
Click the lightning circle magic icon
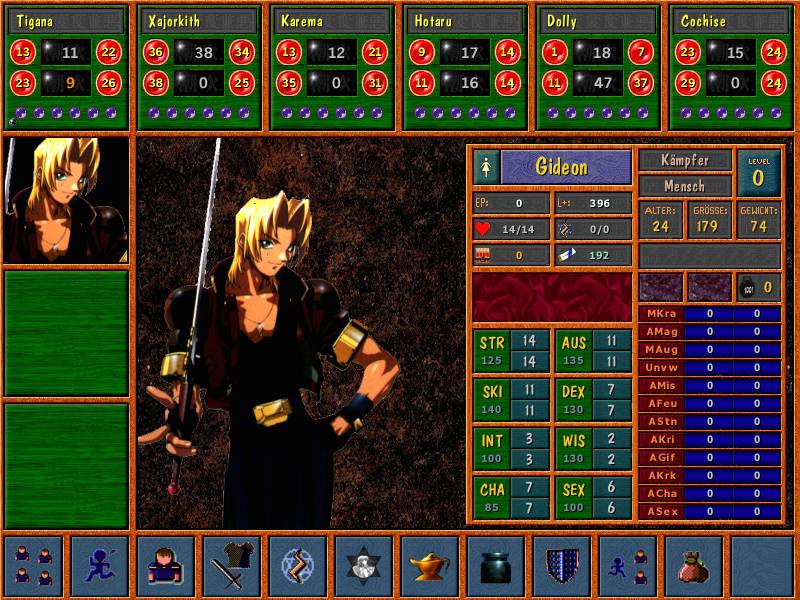click(x=297, y=565)
